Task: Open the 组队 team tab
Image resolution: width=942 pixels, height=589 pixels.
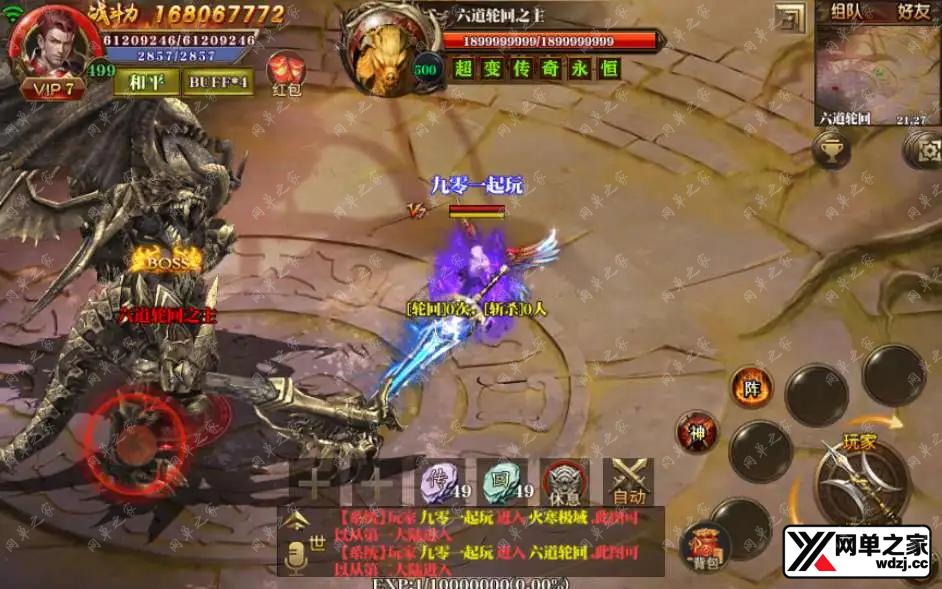Action: (850, 13)
